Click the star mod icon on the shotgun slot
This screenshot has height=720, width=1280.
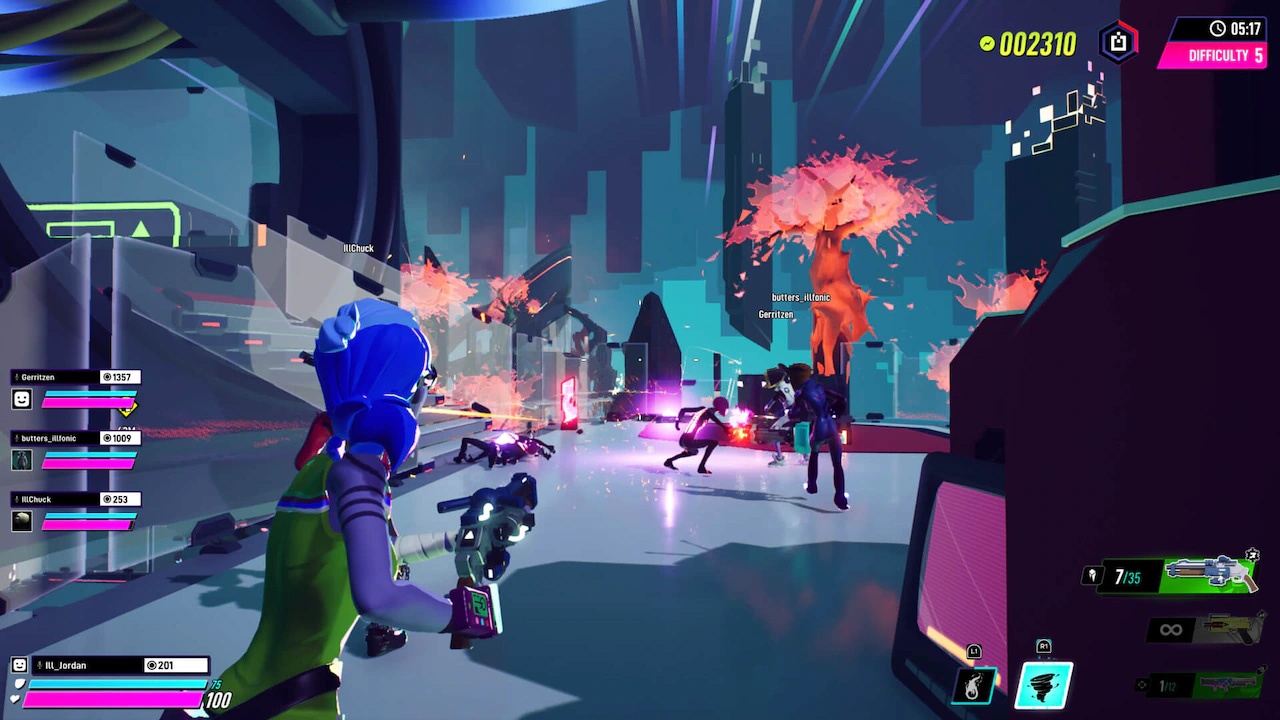click(x=1252, y=555)
